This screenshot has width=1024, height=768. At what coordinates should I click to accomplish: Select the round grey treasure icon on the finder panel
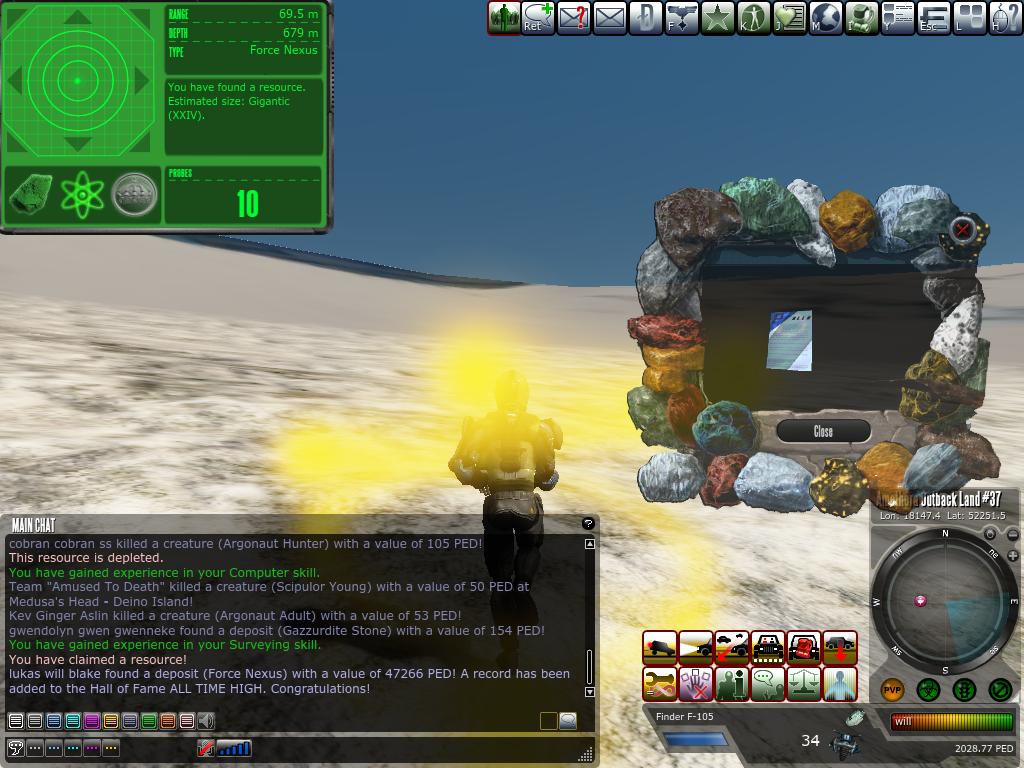(x=134, y=195)
